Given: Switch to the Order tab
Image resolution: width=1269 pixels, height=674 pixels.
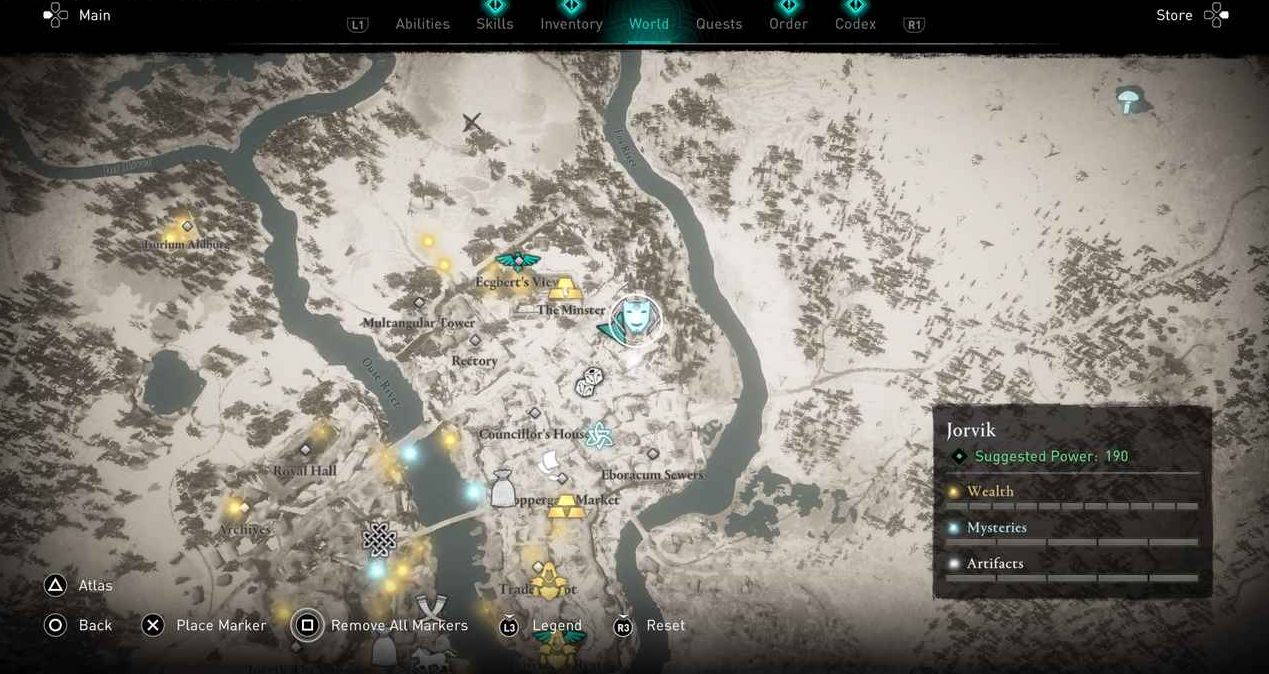Looking at the screenshot, I should pos(788,24).
